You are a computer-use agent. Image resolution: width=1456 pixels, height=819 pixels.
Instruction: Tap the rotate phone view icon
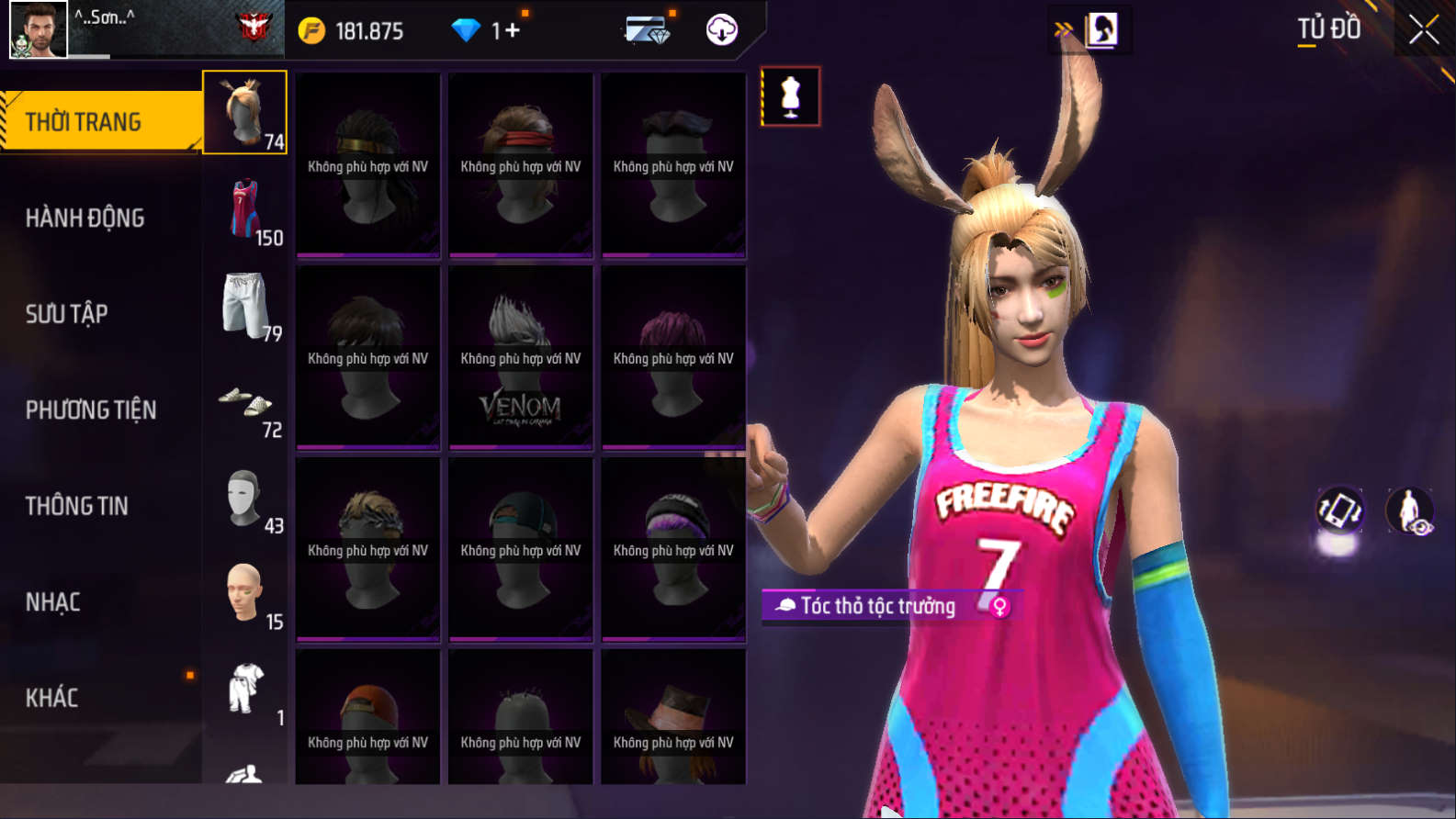point(1339,510)
